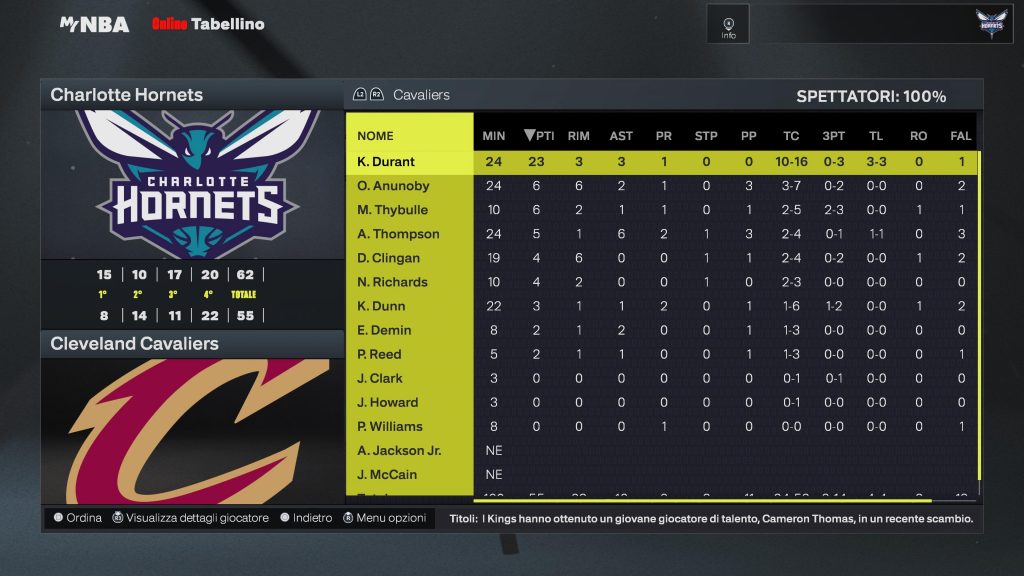Select K. Durant's row in box score
The width and height of the screenshot is (1024, 576).
386,162
